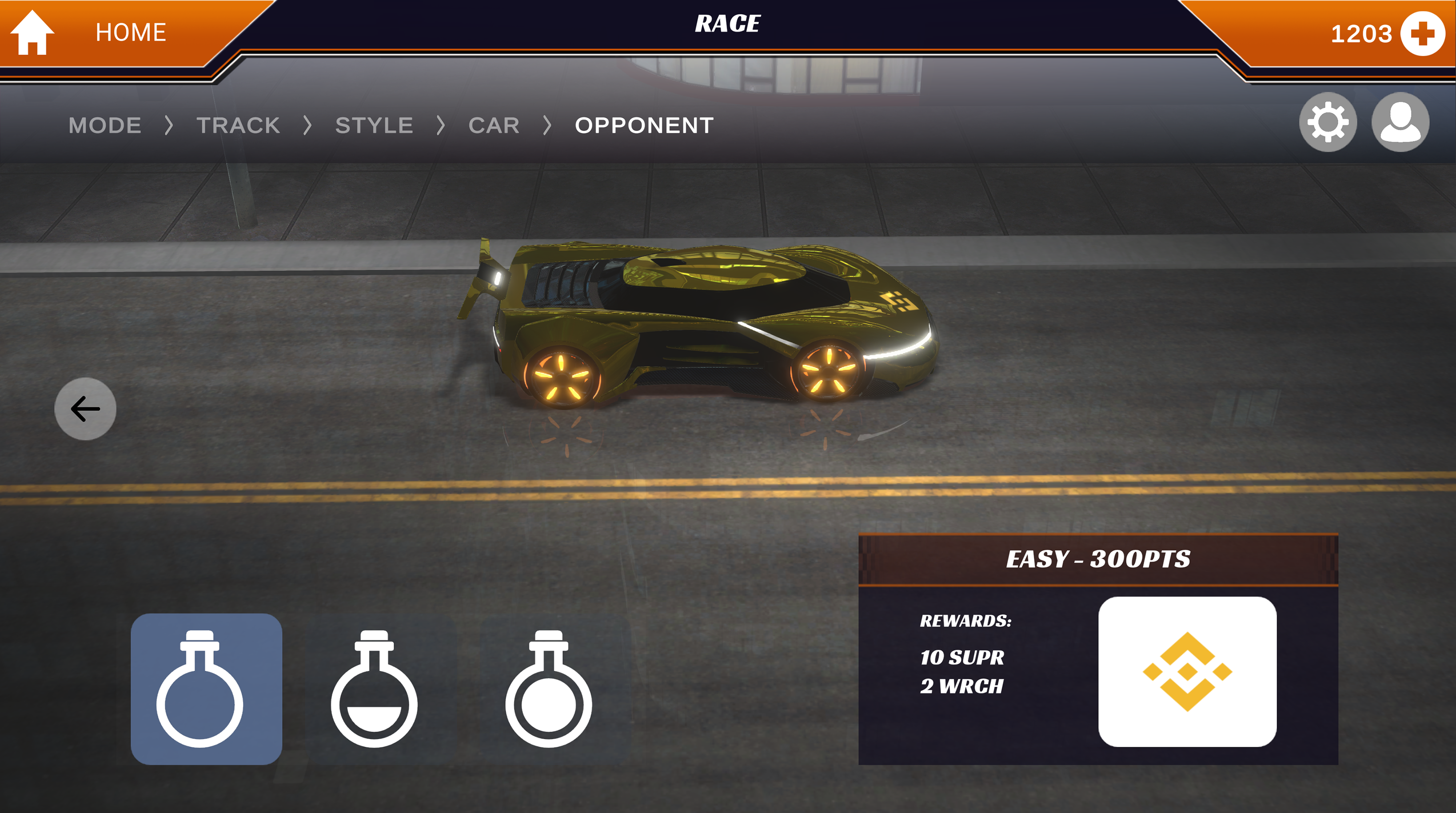The image size is (1456, 813).
Task: Select the Opponent breadcrumb
Action: tap(644, 125)
